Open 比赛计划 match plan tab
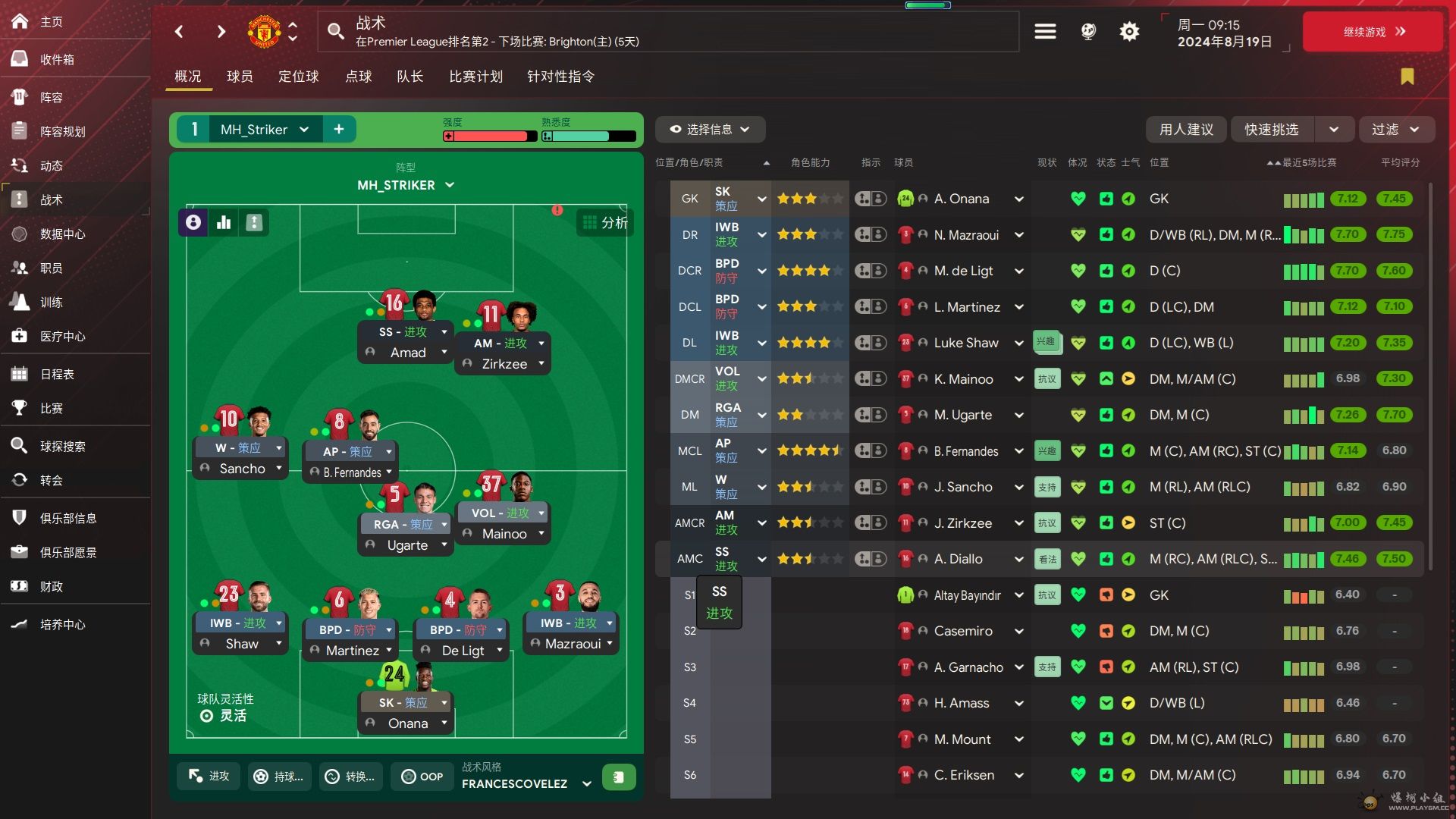Viewport: 1456px width, 819px height. [475, 77]
